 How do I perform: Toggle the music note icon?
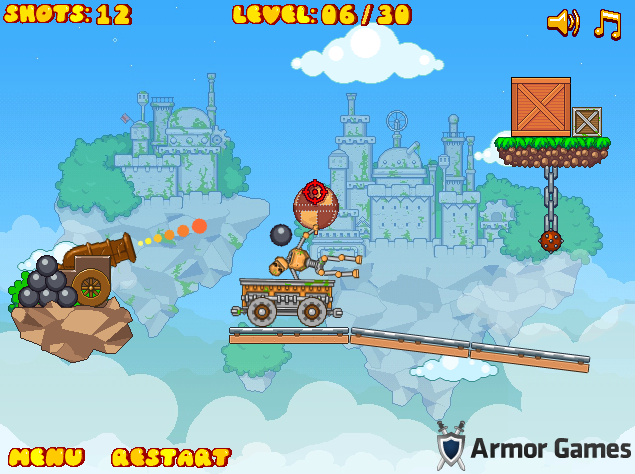[606, 22]
